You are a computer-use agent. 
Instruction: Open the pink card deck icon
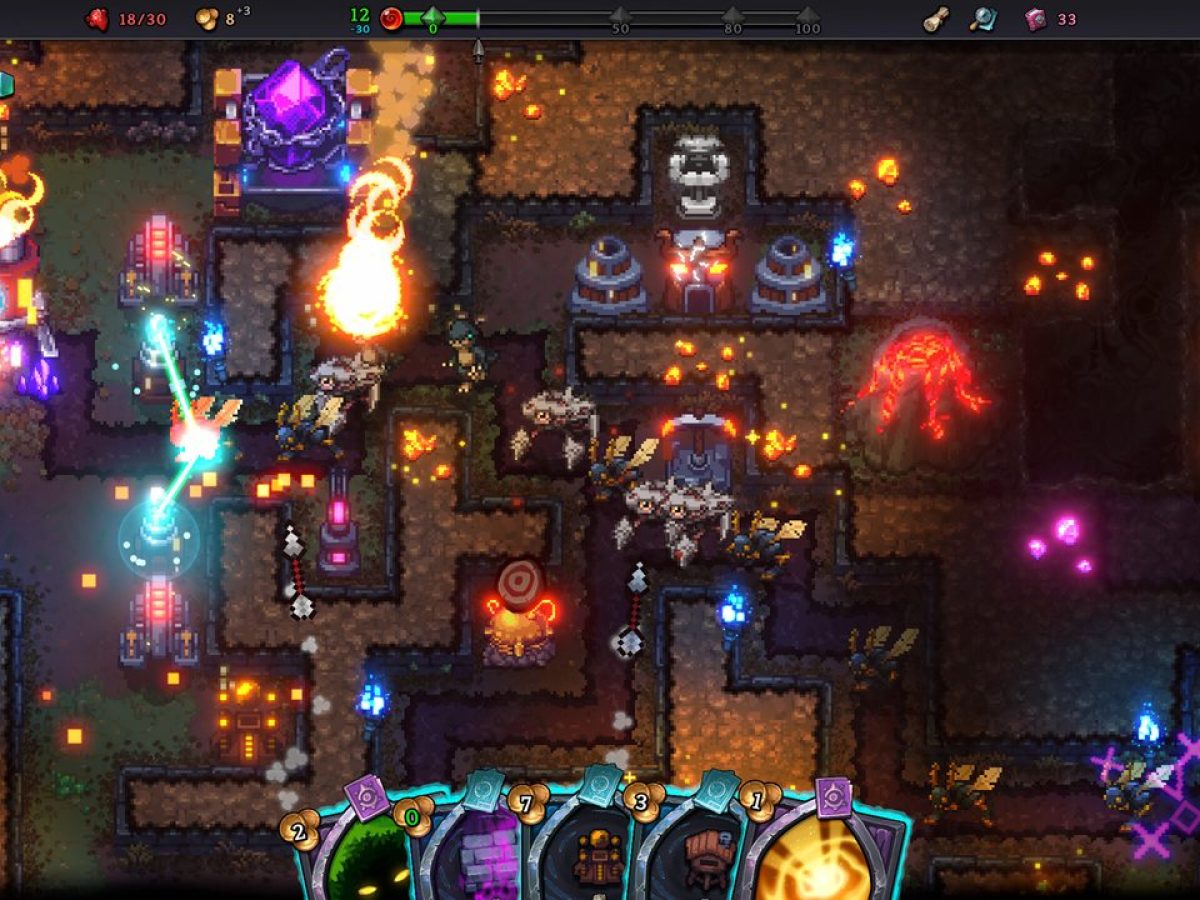coord(1036,19)
